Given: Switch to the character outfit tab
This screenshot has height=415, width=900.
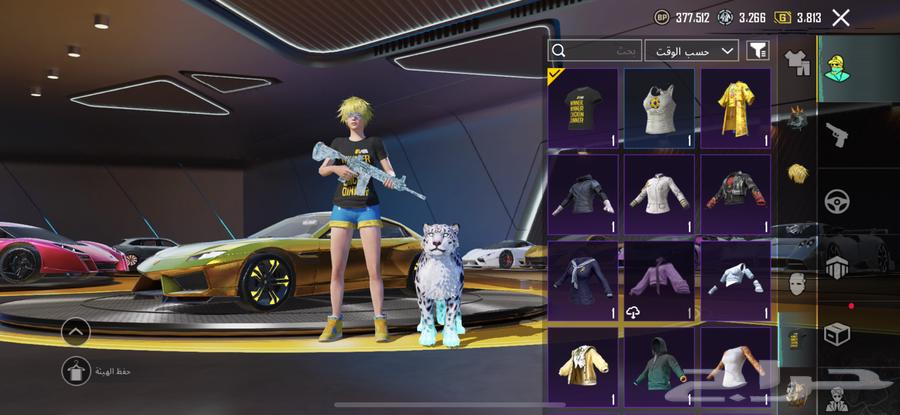Looking at the screenshot, I should 836,68.
